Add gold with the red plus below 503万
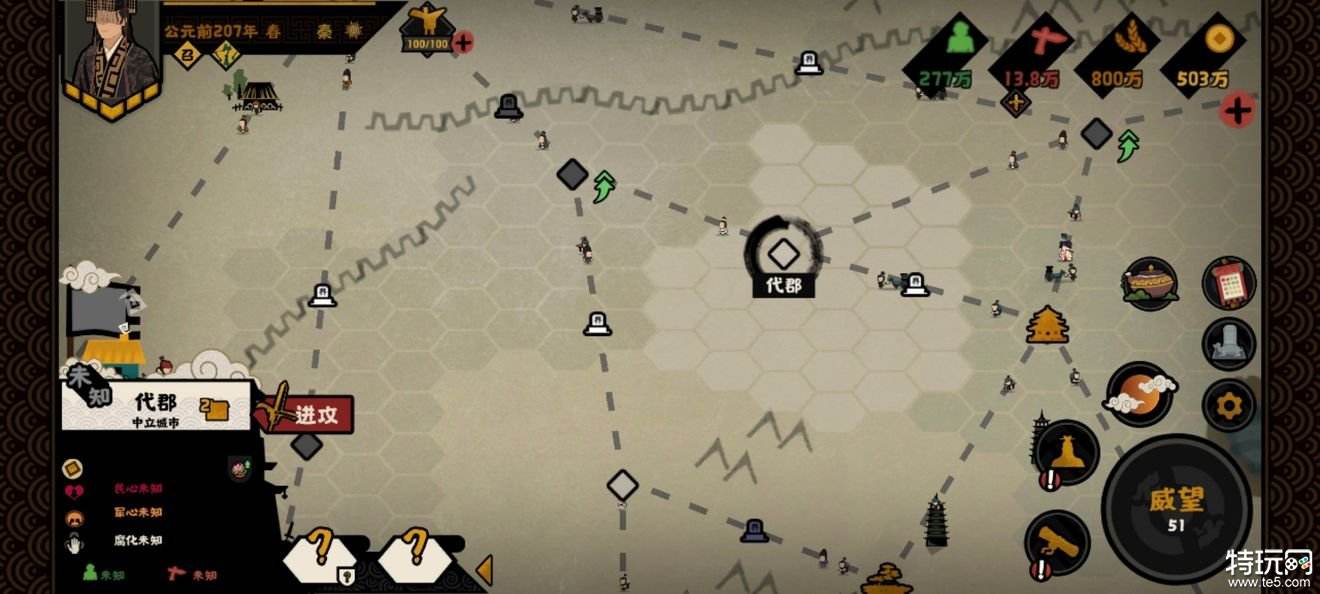 [x=1238, y=110]
